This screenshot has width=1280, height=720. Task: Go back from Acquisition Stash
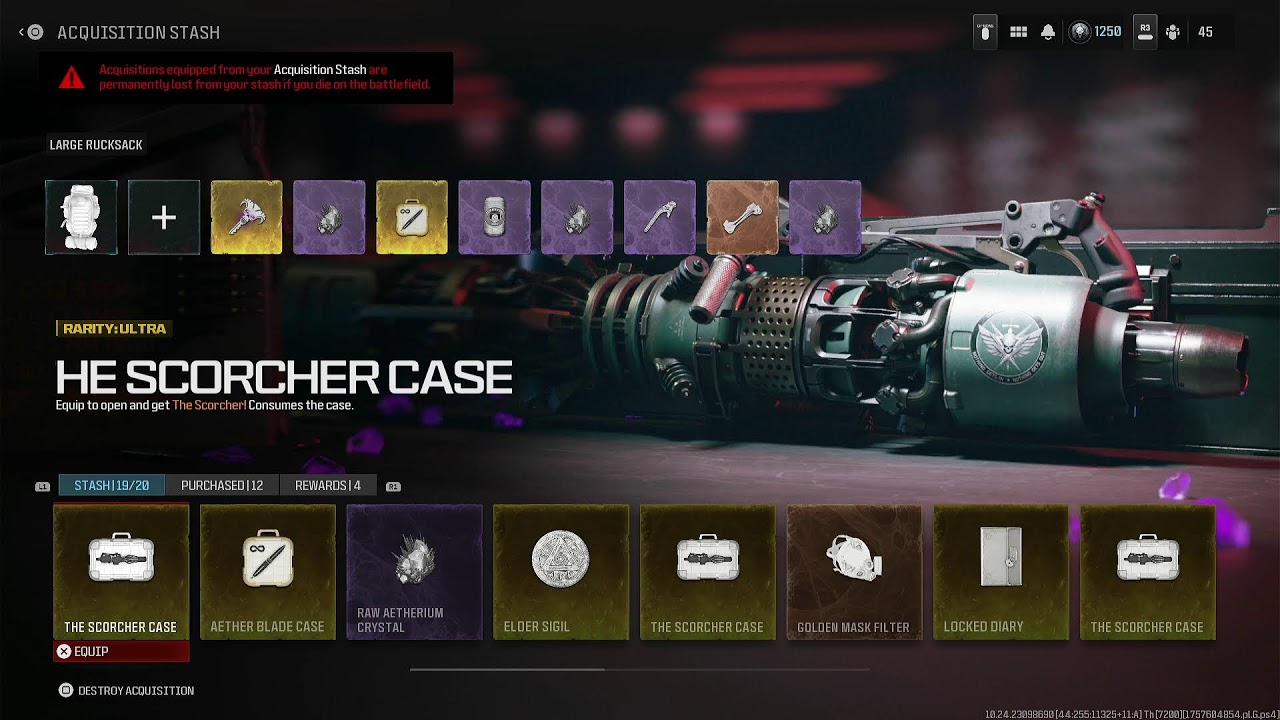click(x=30, y=32)
